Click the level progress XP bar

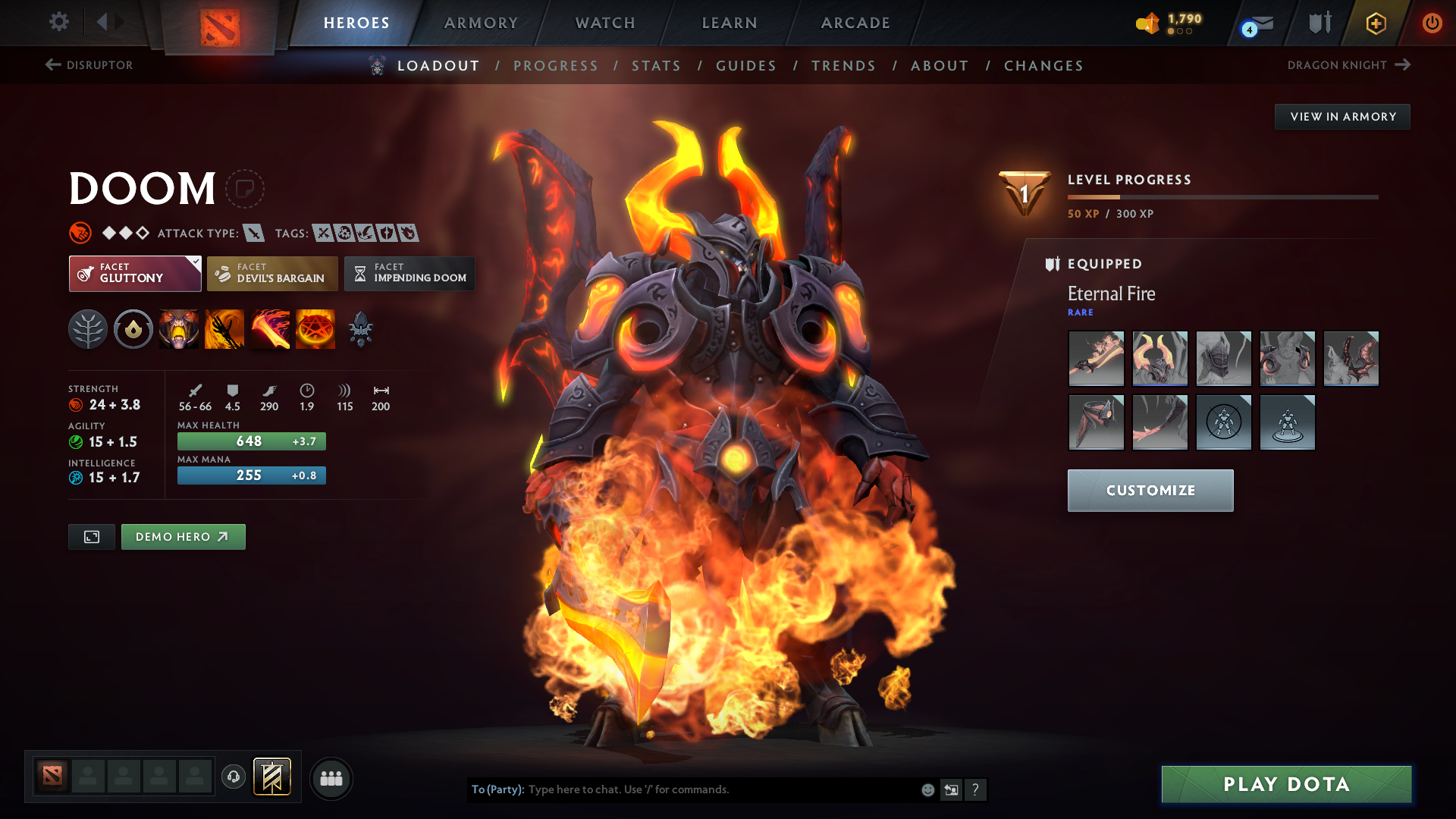pos(1223,196)
